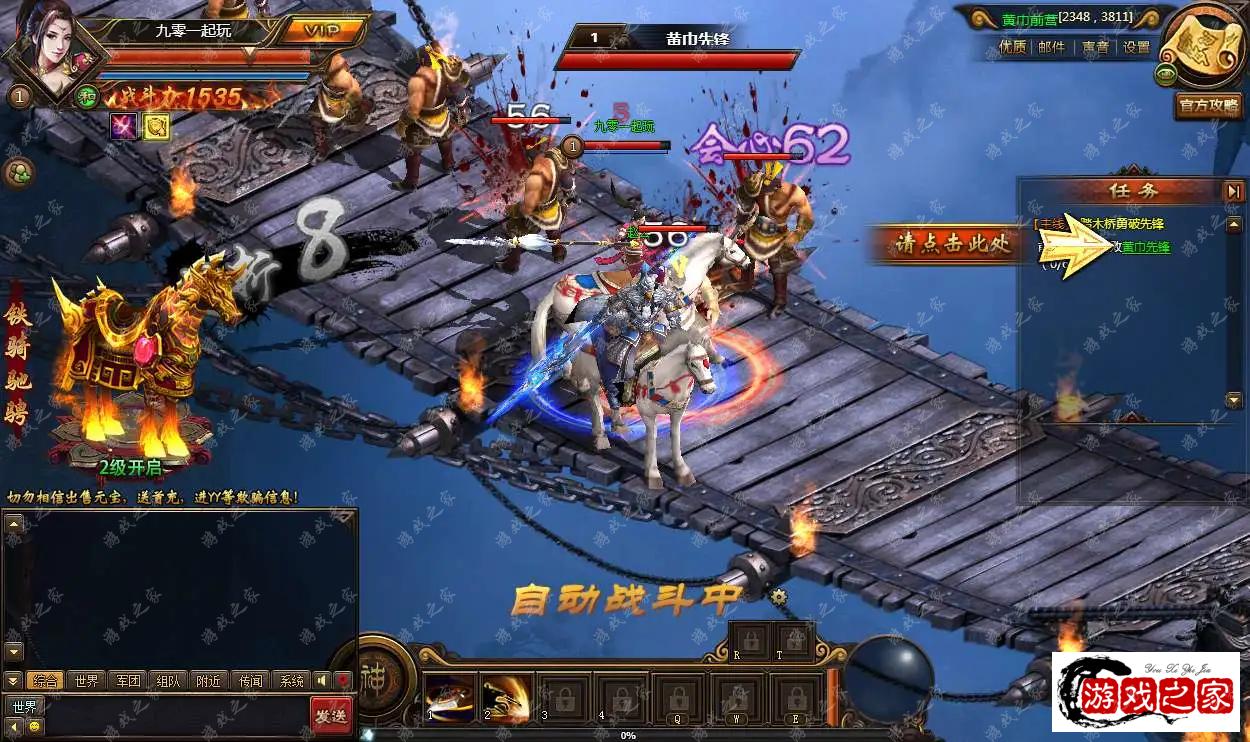Screen dimensions: 1250x742
Task: Open the 声音 sound options
Action: 1095,47
